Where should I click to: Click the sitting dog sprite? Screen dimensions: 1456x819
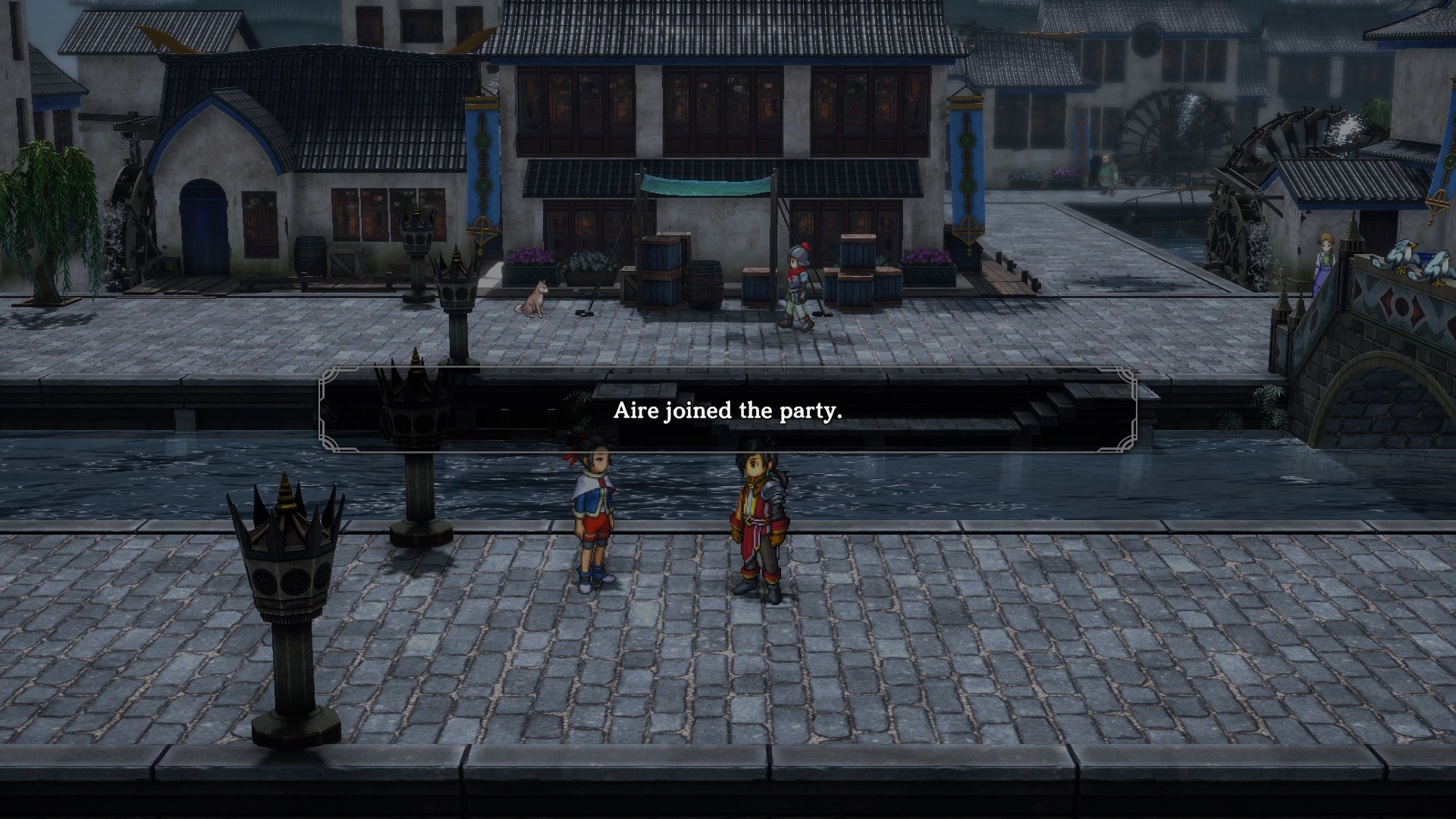click(x=533, y=296)
